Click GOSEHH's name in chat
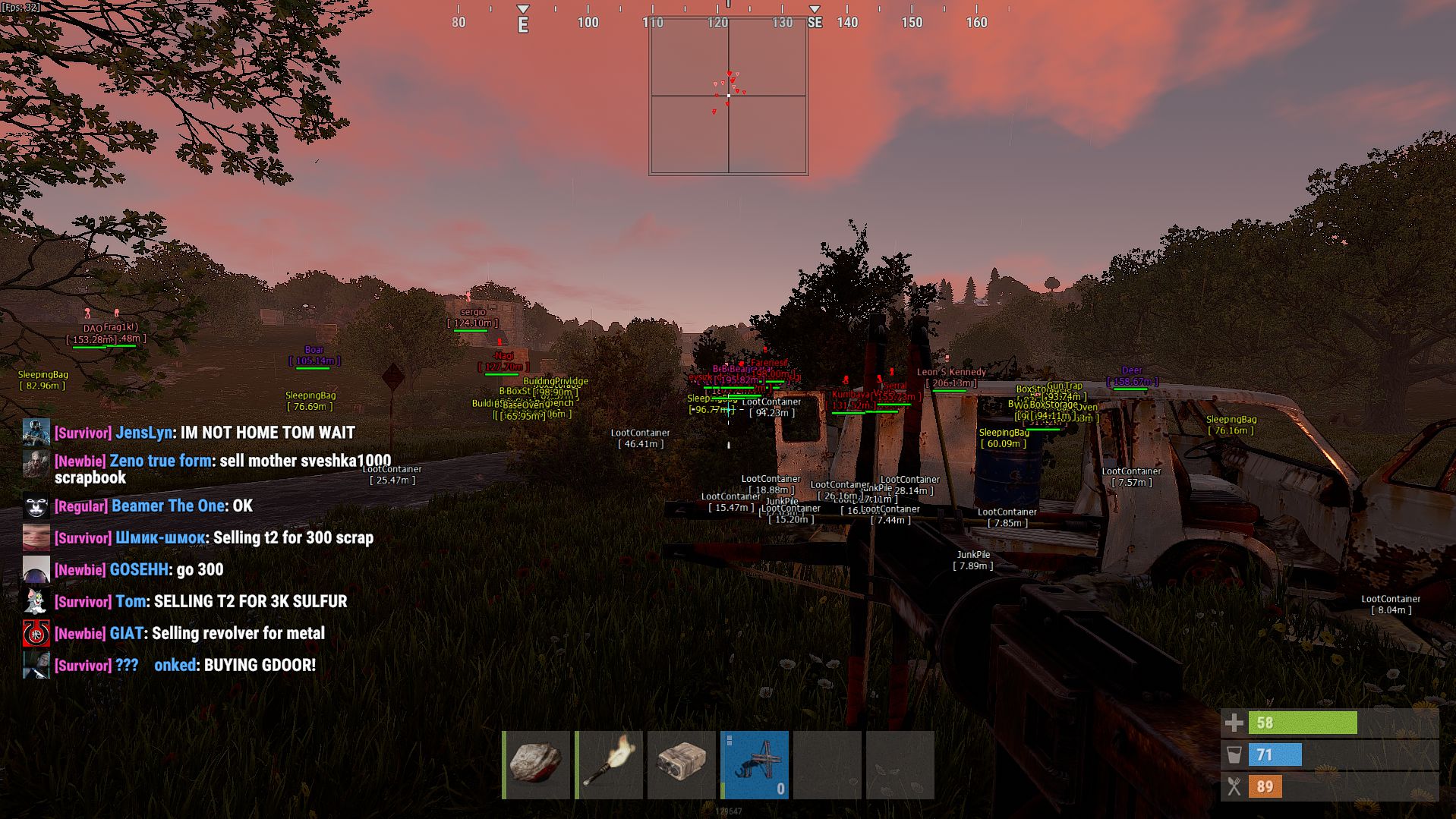Image resolution: width=1456 pixels, height=819 pixels. (x=139, y=570)
